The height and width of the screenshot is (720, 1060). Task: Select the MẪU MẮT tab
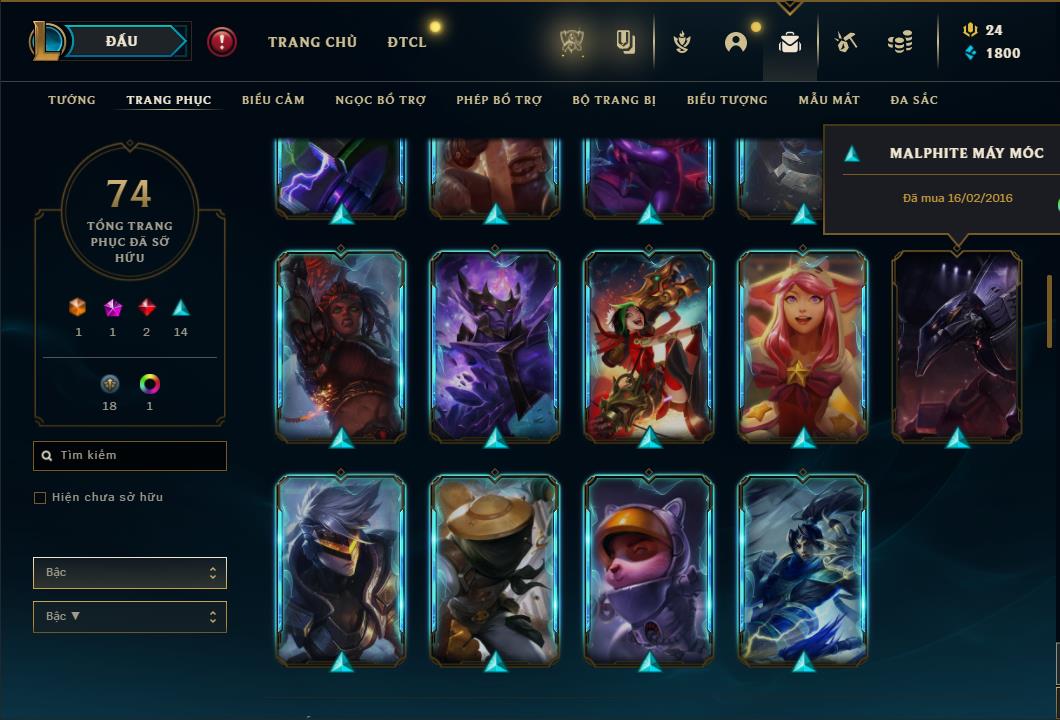tap(829, 100)
